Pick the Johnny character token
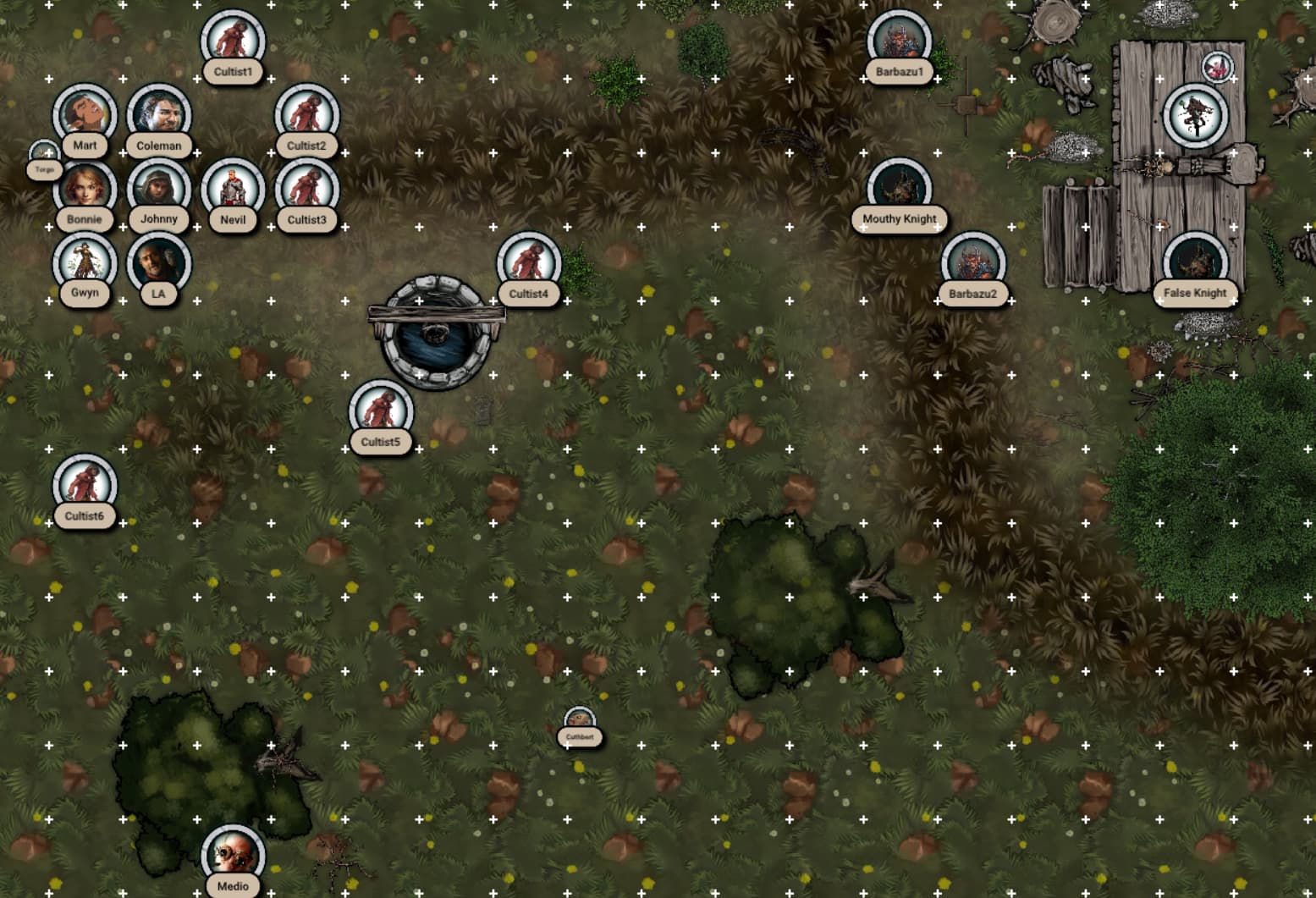Screen dimensions: 1316x898 [x=158, y=188]
